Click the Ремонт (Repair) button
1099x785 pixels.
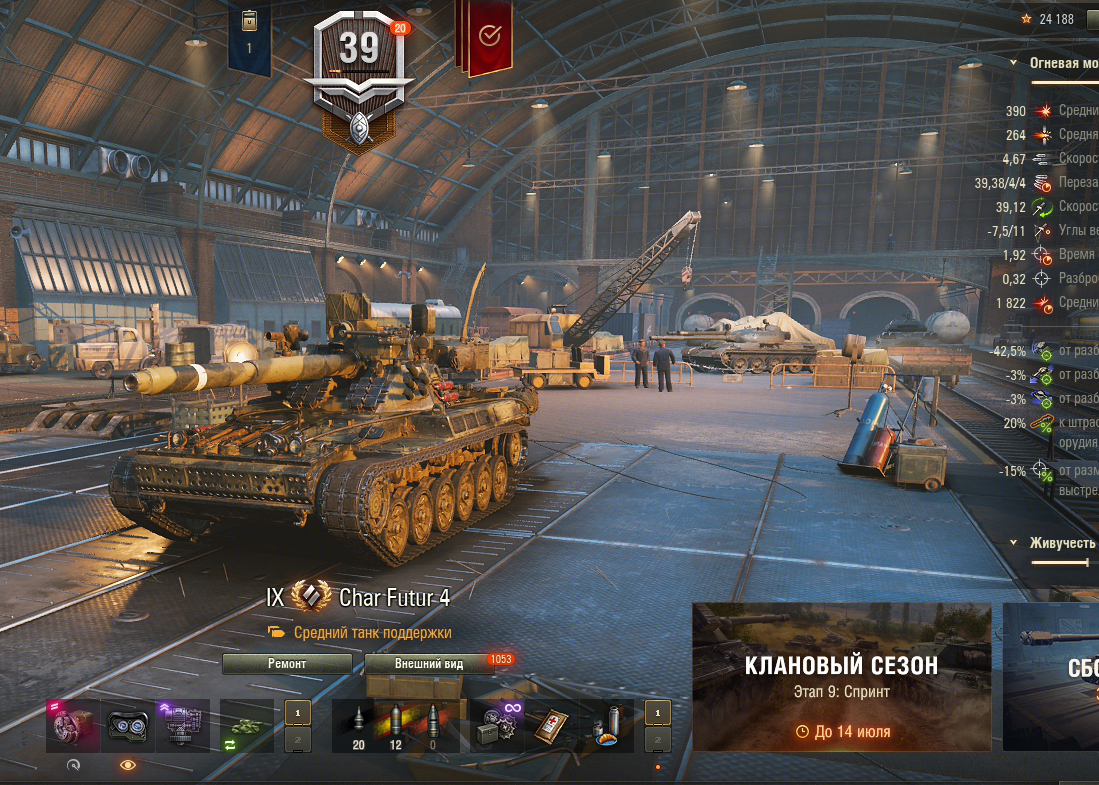tap(287, 663)
